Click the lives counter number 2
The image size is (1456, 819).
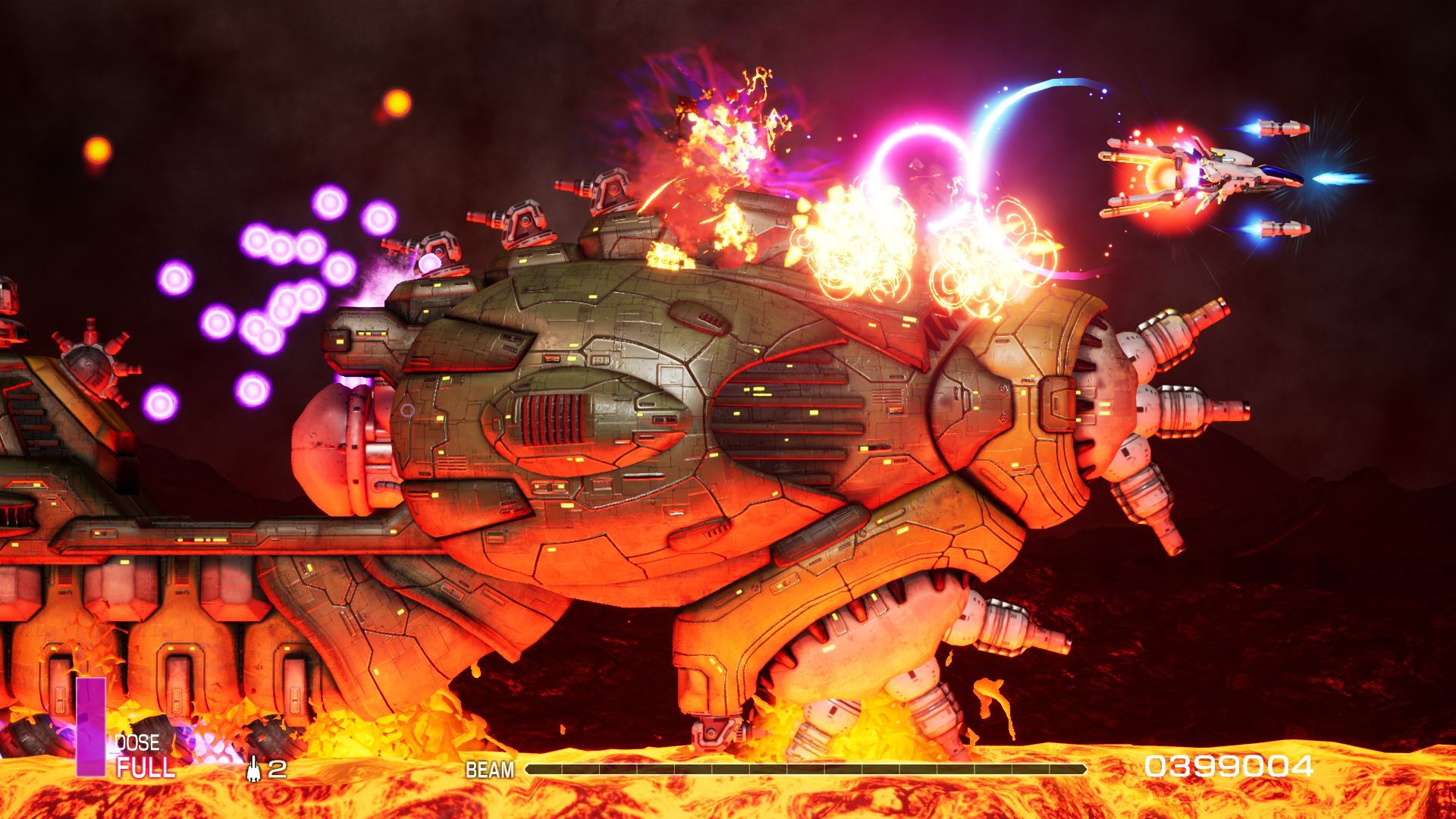[278, 770]
